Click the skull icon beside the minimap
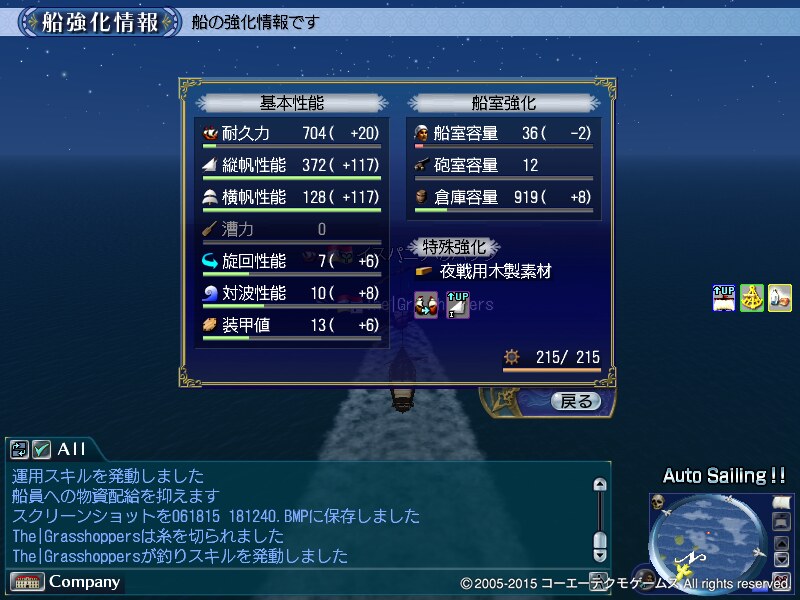This screenshot has height=600, width=800. [658, 501]
